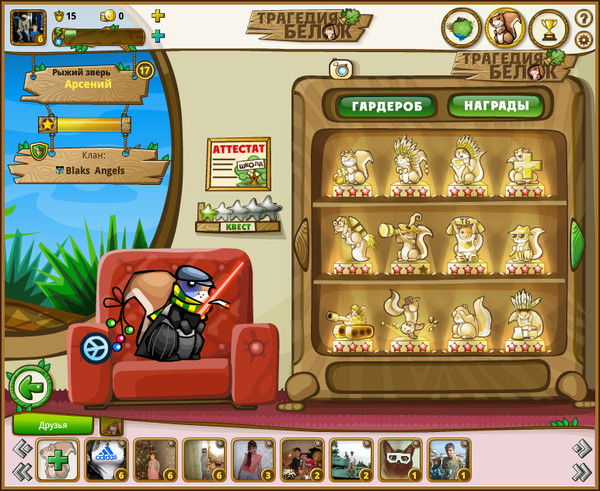The width and height of the screenshot is (600, 491).
Task: Select the friend avatar with 3D glasses
Action: coord(401,461)
